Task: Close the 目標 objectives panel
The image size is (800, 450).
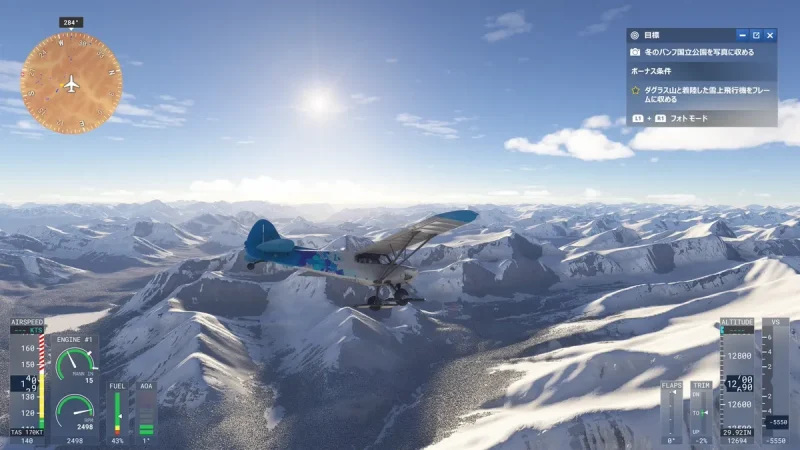Action: [770, 35]
